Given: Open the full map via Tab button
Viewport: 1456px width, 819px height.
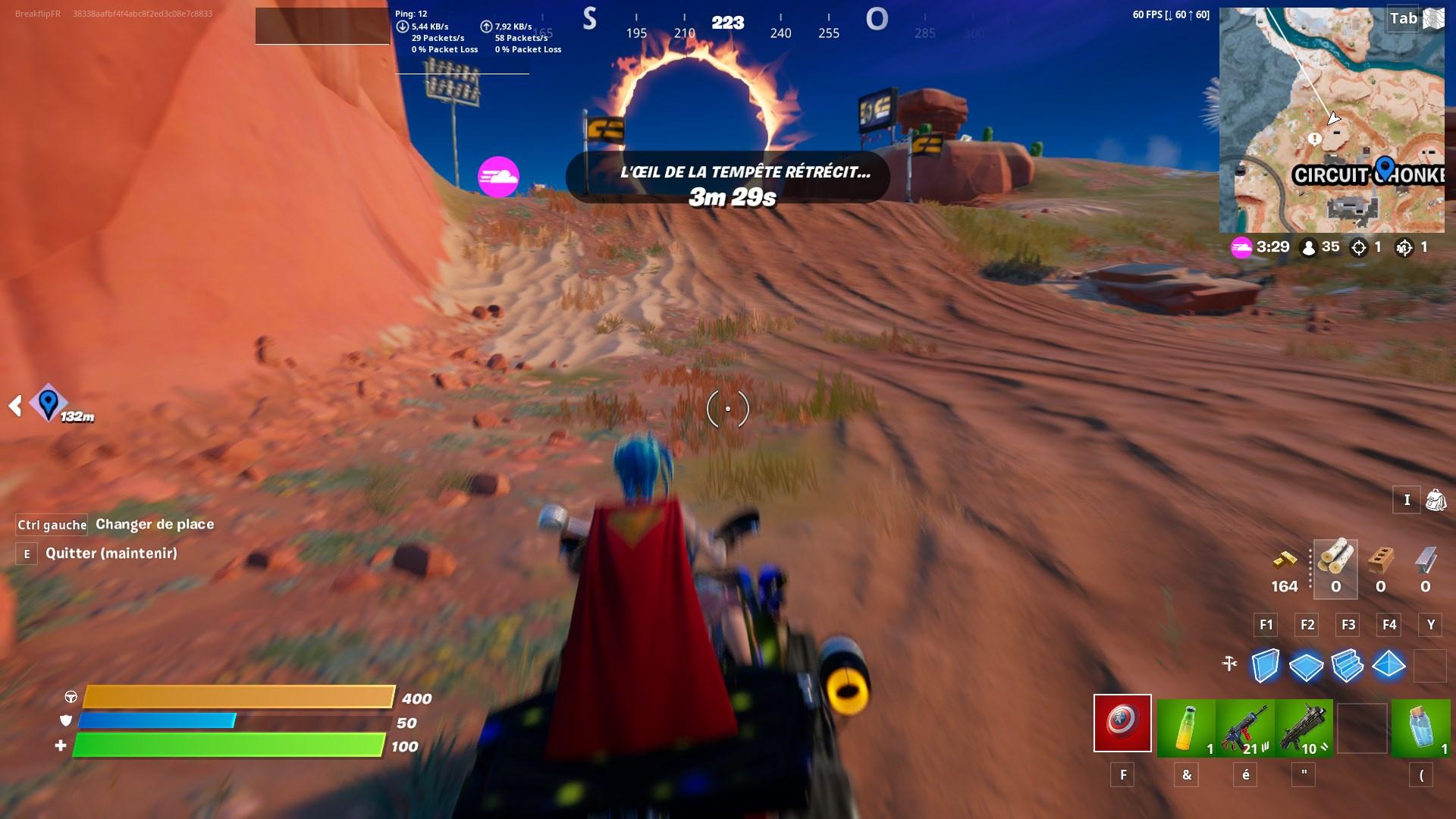Looking at the screenshot, I should click(1401, 19).
